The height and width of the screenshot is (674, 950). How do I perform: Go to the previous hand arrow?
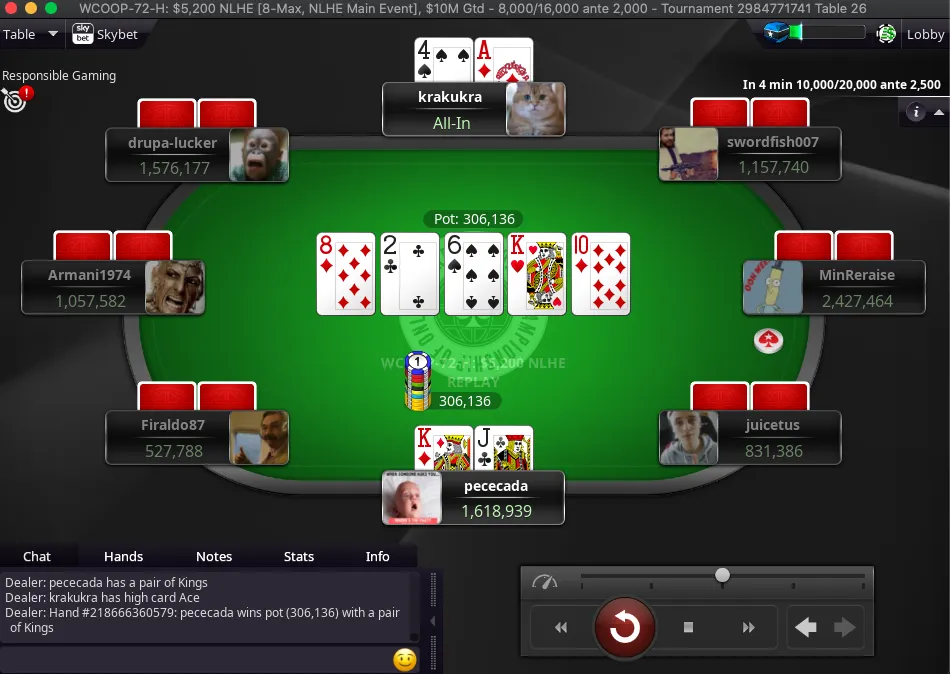[x=806, y=628]
